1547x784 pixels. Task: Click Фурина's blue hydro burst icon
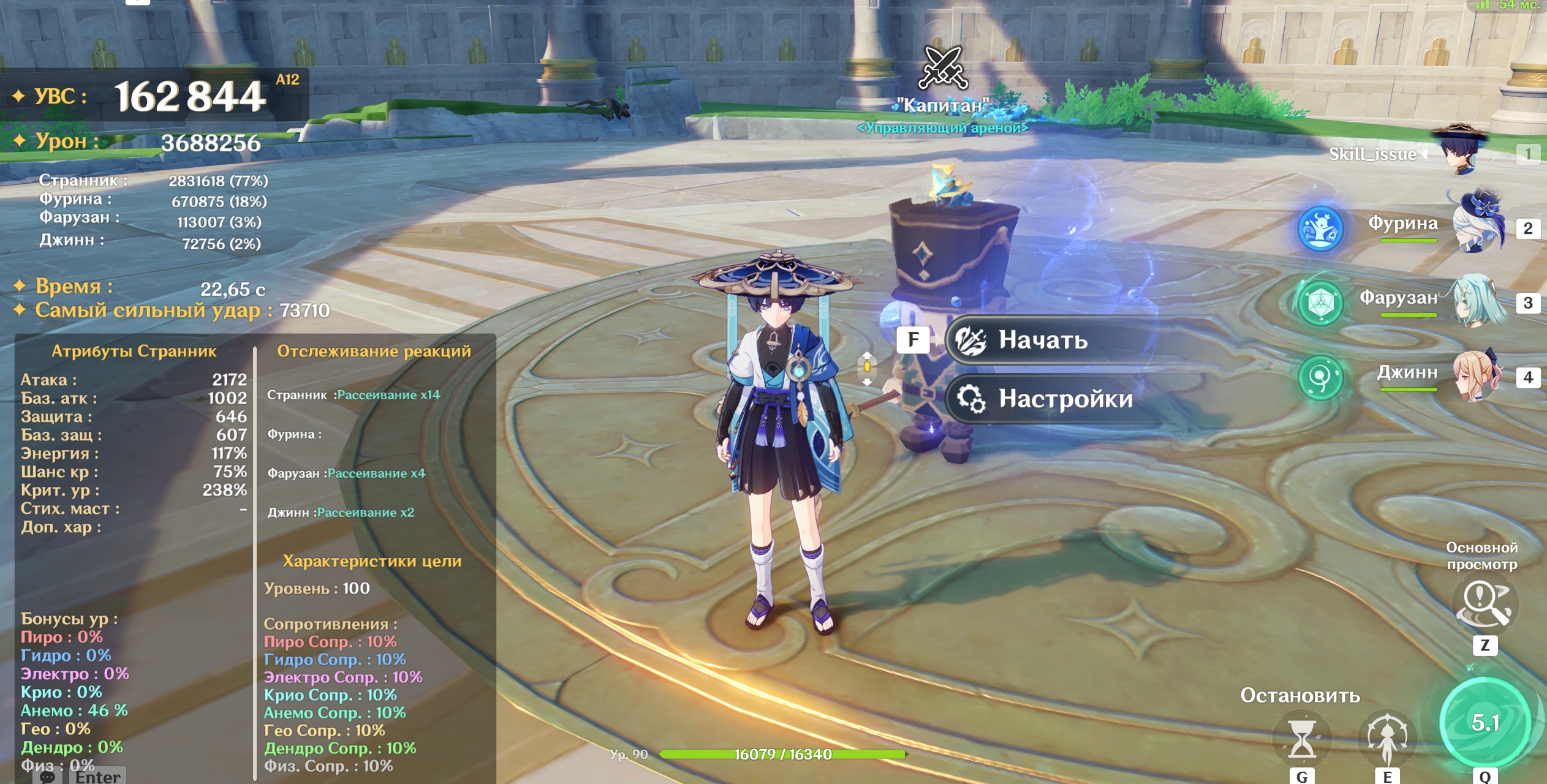[x=1320, y=228]
